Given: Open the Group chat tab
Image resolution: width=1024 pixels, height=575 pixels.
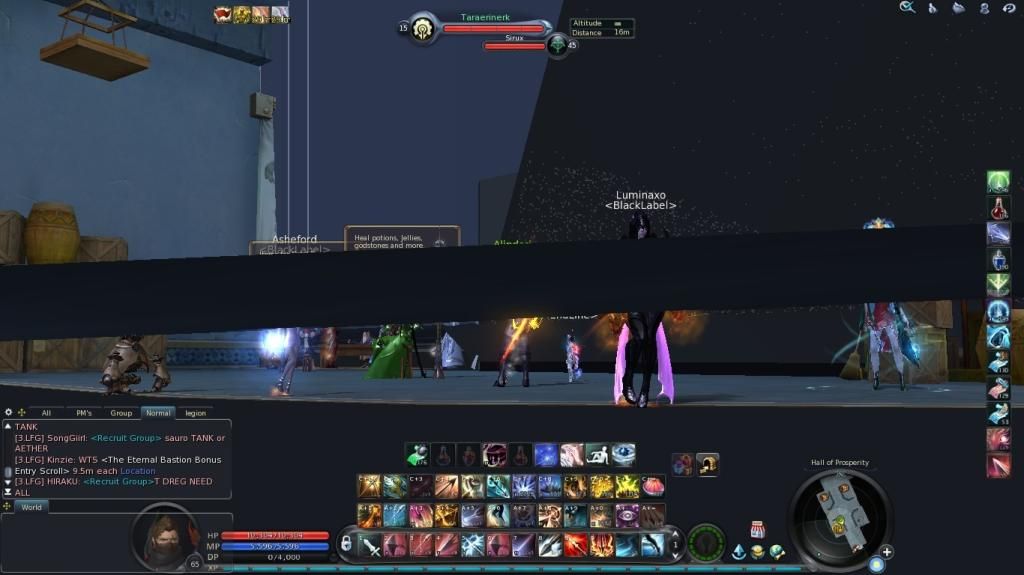Looking at the screenshot, I should (121, 412).
